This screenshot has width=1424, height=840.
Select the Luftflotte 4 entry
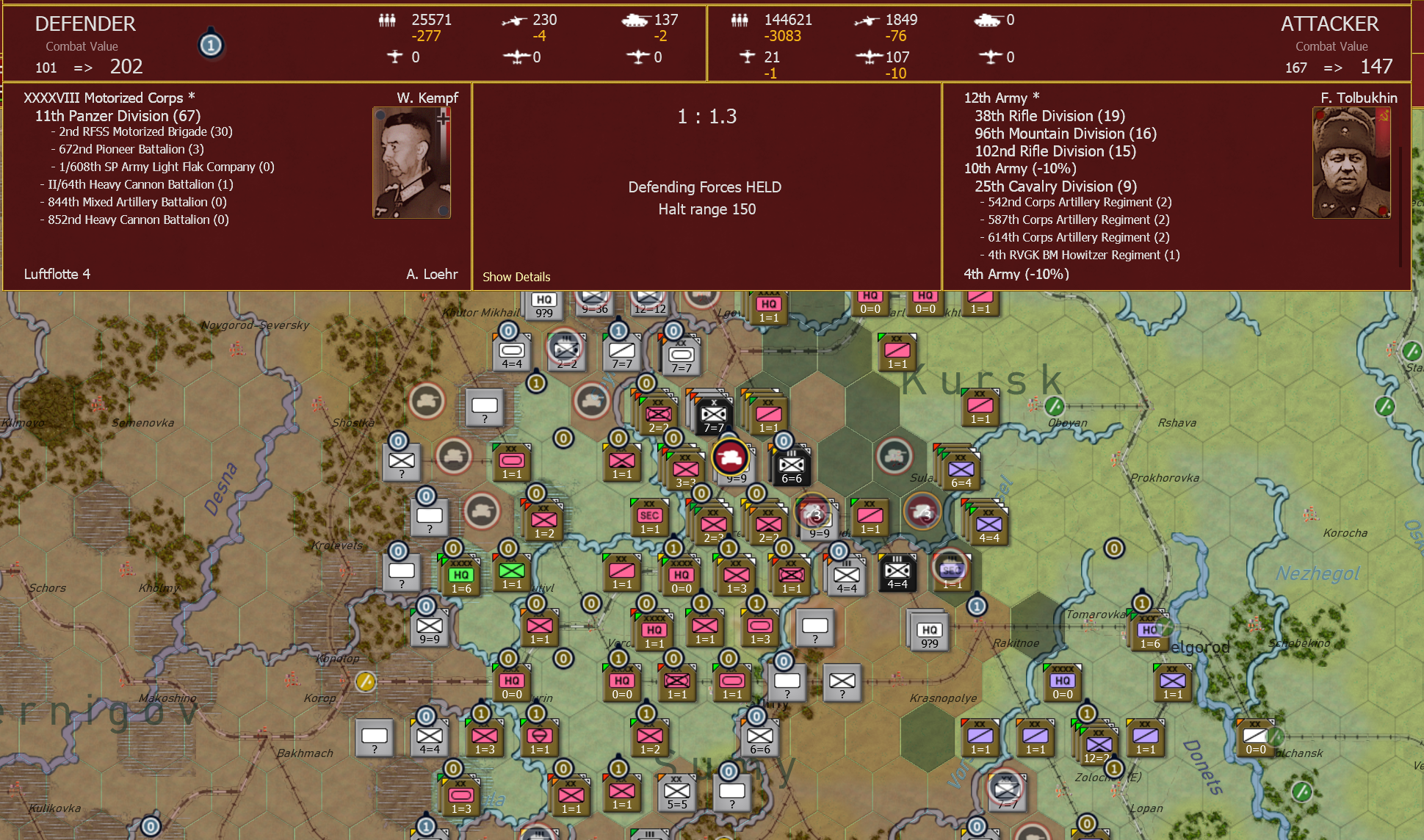click(x=59, y=274)
